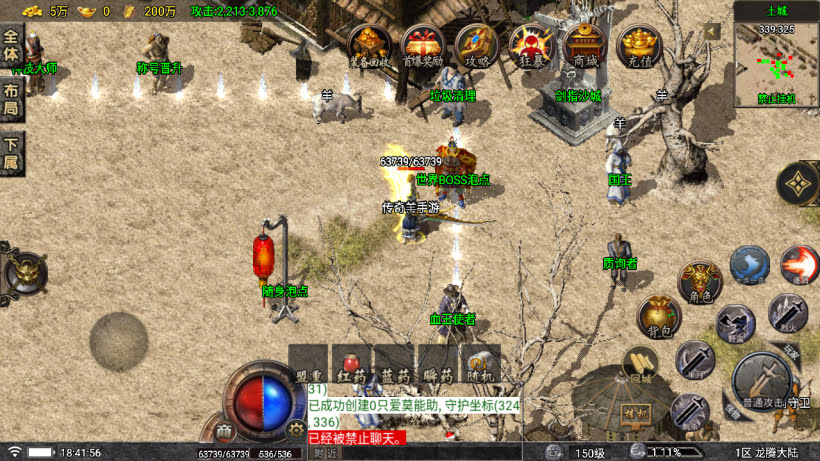
Task: Open the 攻略 strategy guide
Action: (476, 46)
